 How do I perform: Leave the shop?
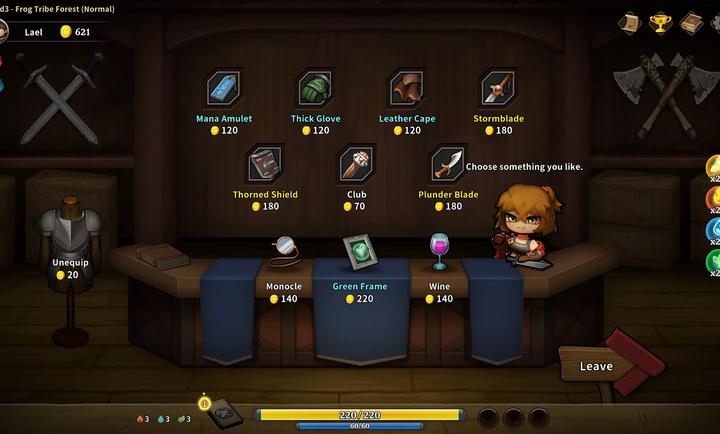coord(597,366)
